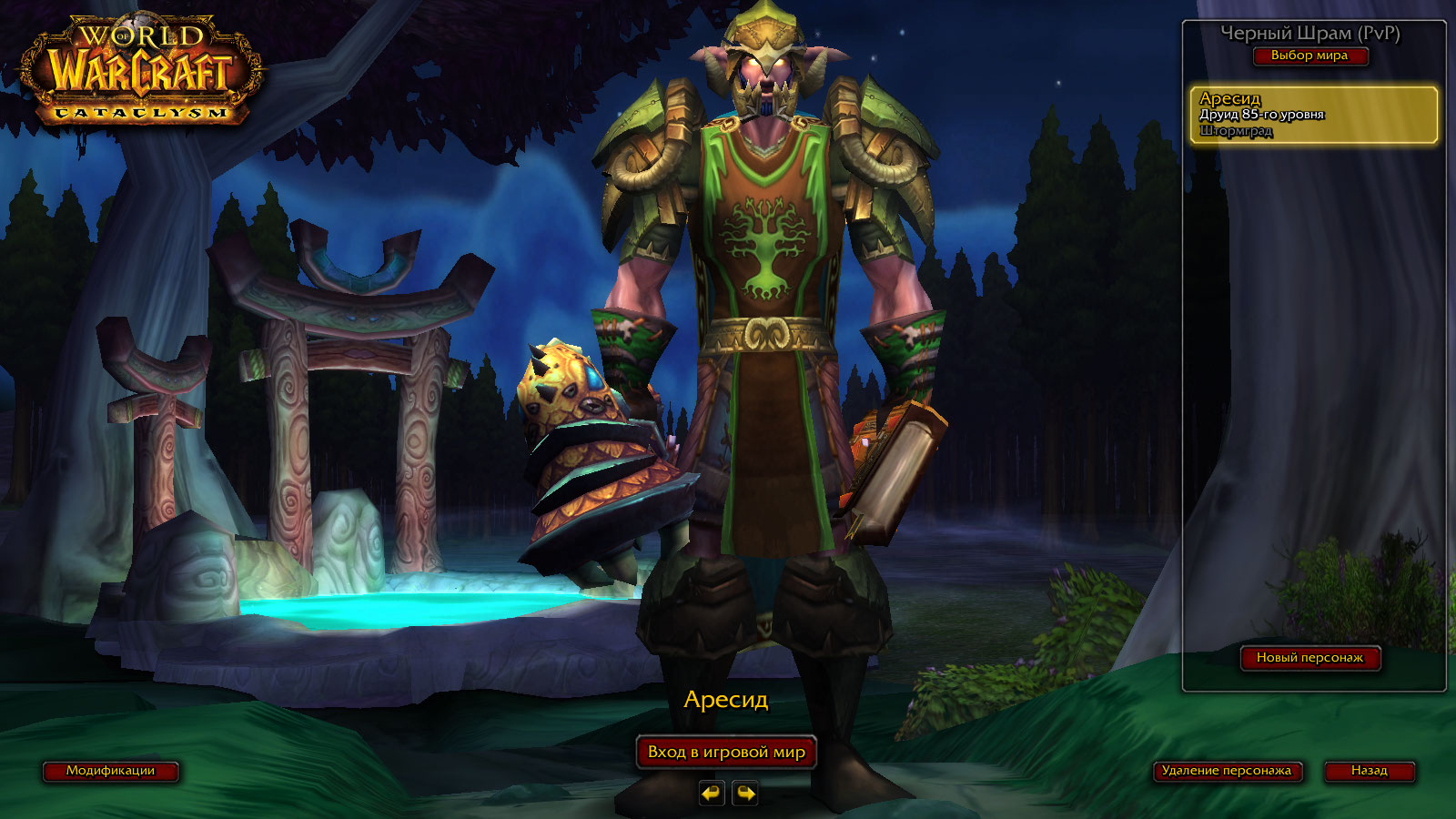Screen dimensions: 1456x819
Task: Go back with the "Назад" button
Action: click(x=1369, y=771)
